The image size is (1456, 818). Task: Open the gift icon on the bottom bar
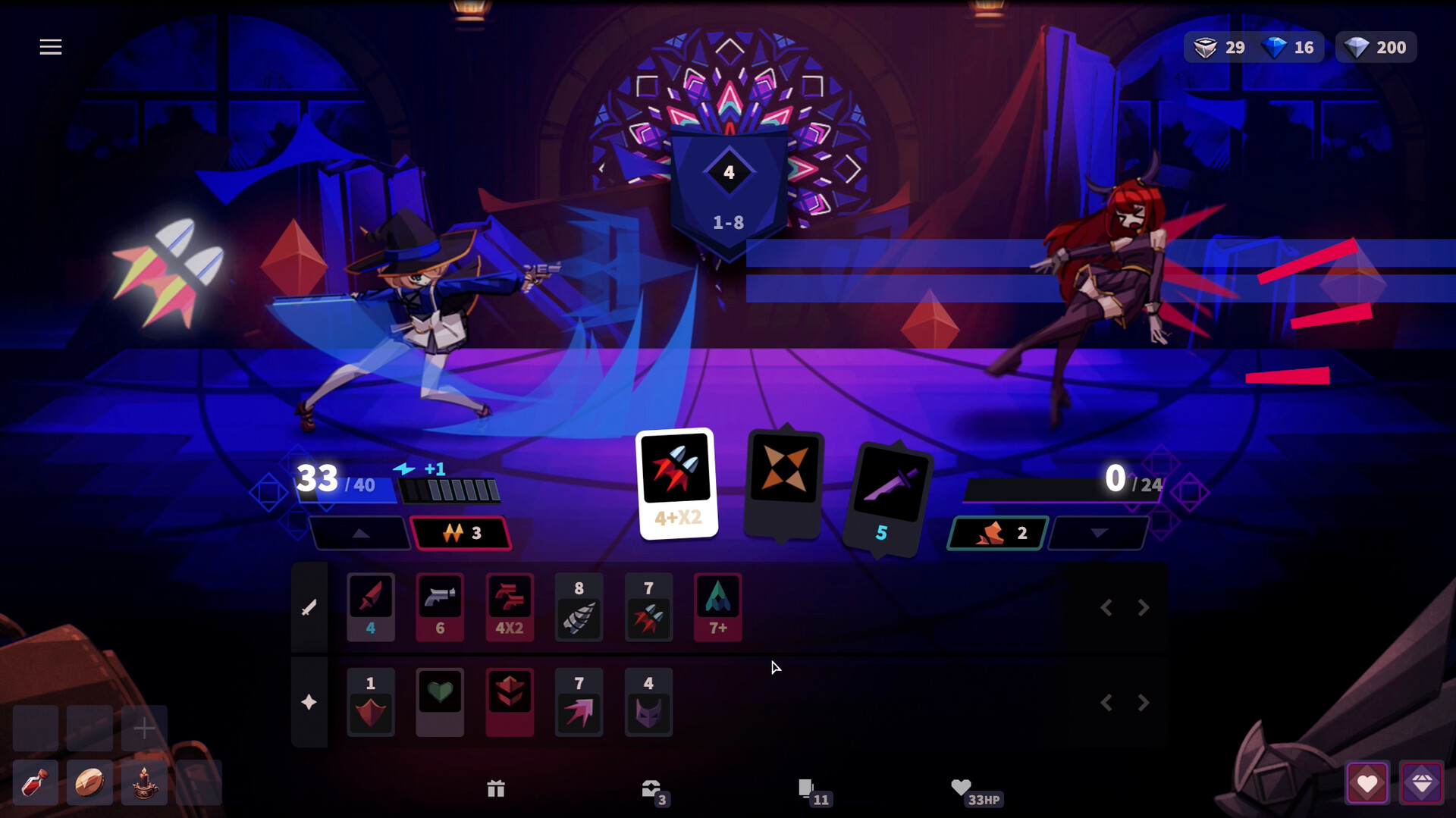[x=497, y=788]
